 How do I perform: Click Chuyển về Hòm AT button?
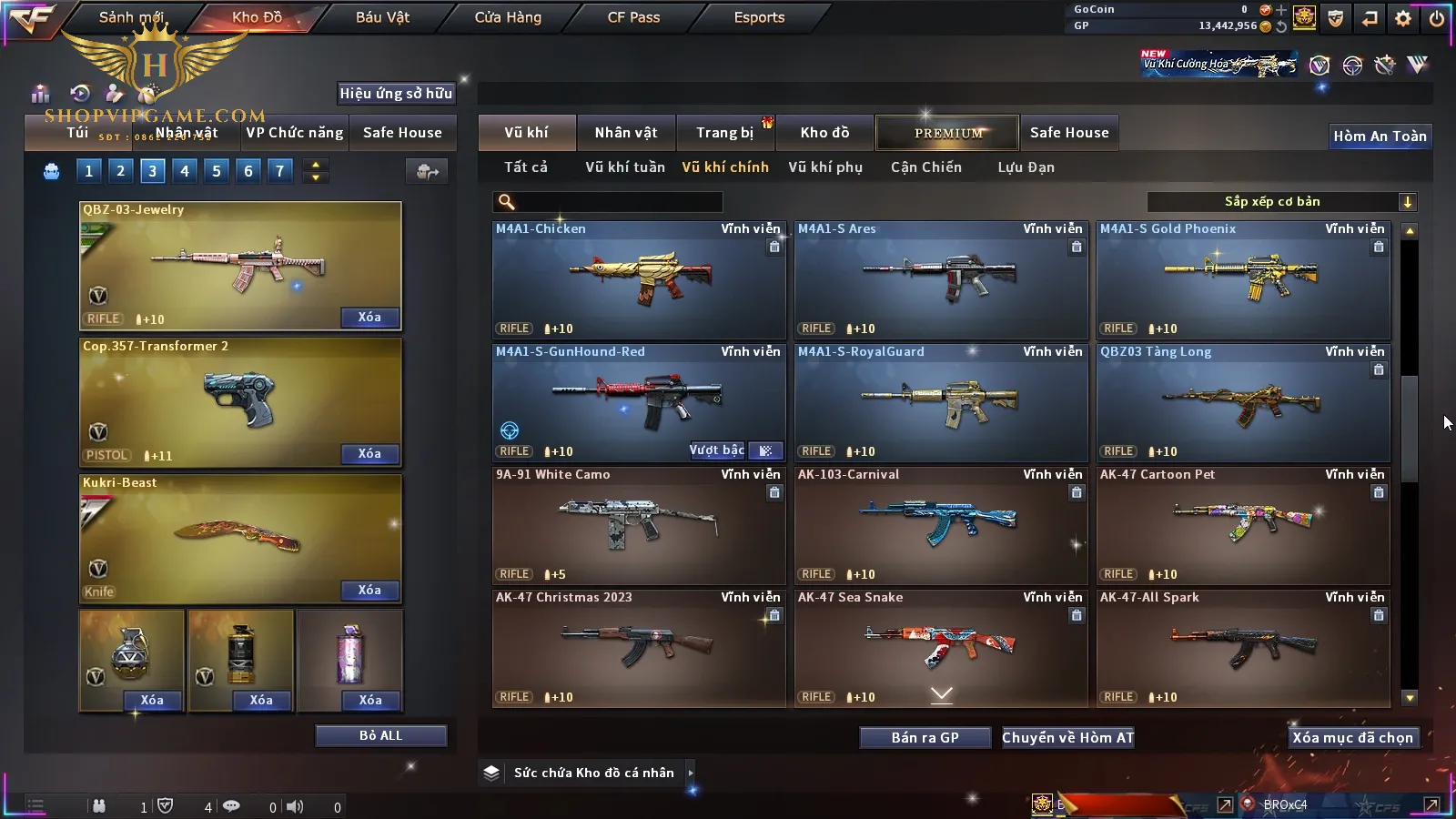pyautogui.click(x=1067, y=738)
